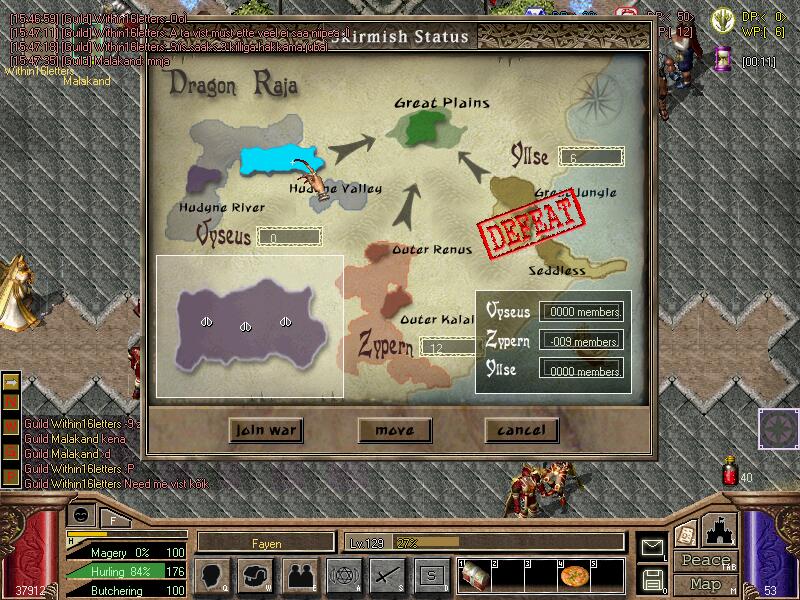The height and width of the screenshot is (600, 800).
Task: Toggle the red N chat channel button
Action: [x=11, y=401]
